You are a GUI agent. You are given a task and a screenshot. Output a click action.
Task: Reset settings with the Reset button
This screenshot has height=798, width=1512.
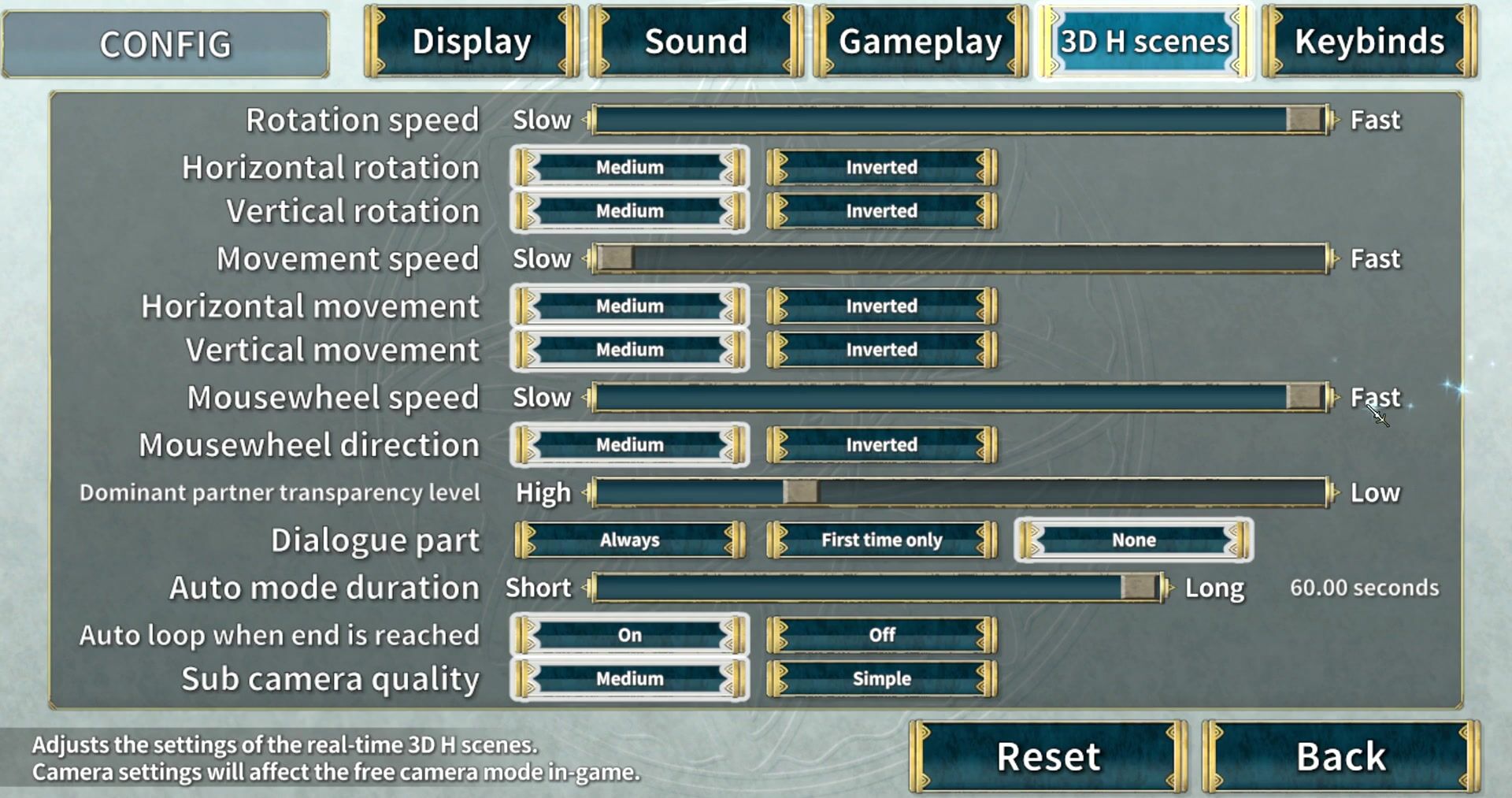pyautogui.click(x=1048, y=757)
